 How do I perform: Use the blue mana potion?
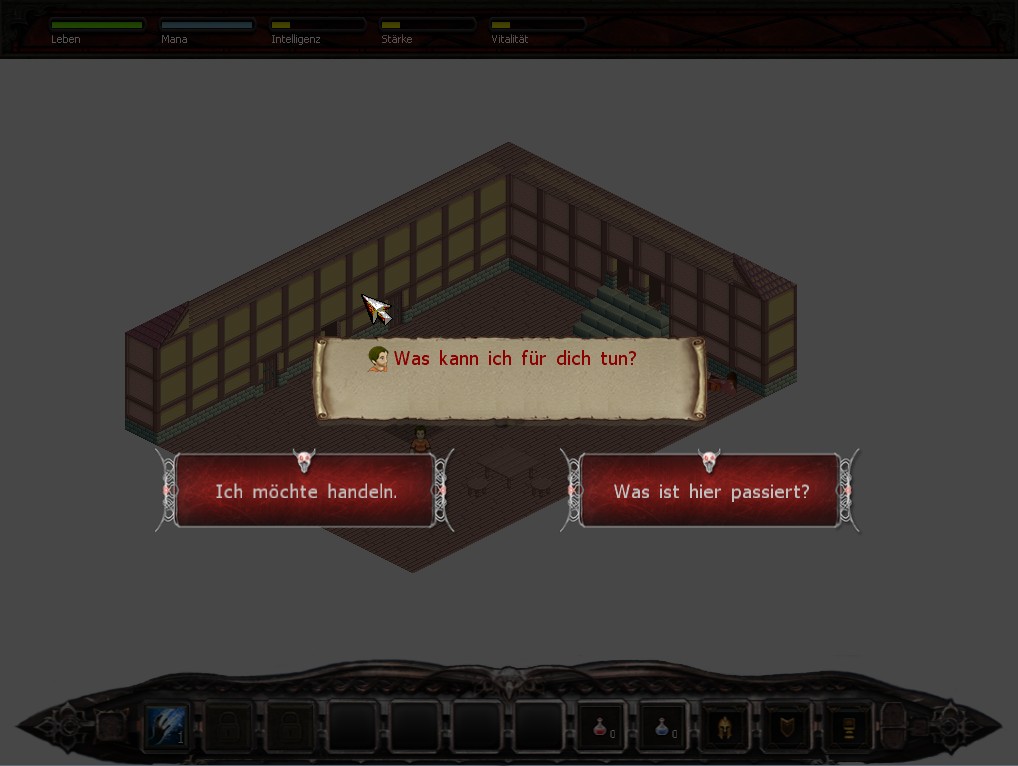click(x=663, y=727)
